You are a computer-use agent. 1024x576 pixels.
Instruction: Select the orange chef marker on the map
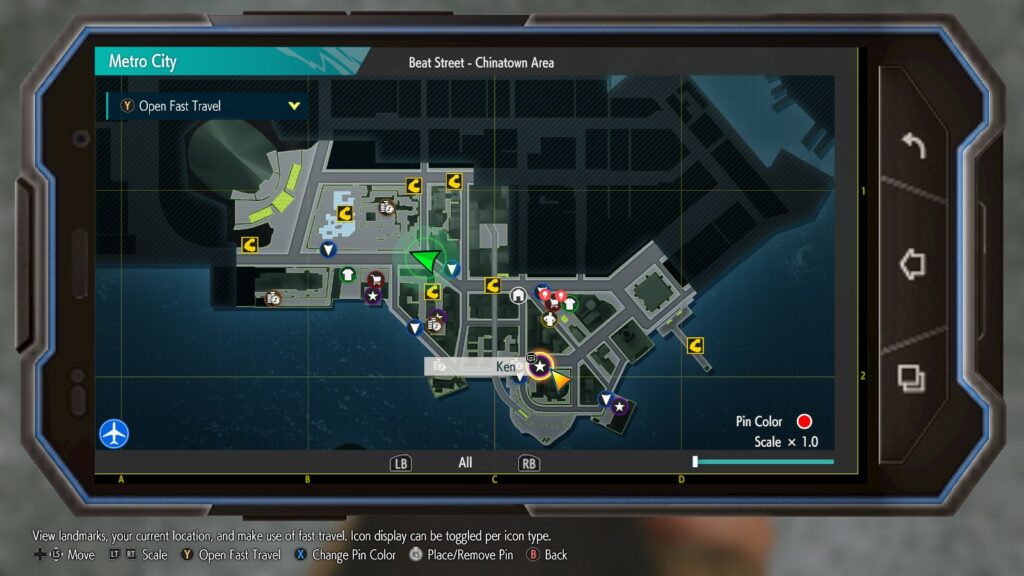point(549,320)
